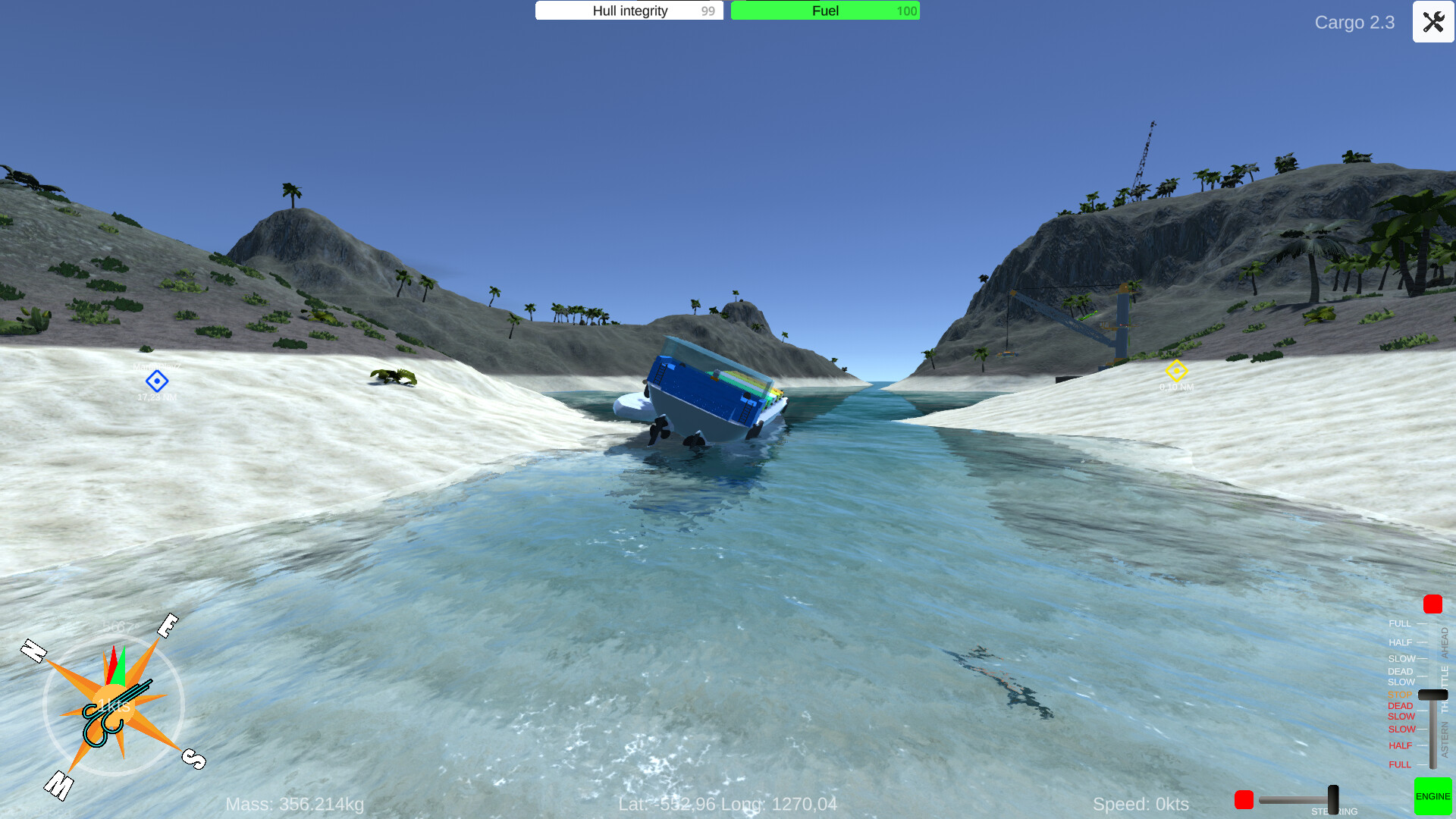The width and height of the screenshot is (1456, 819).
Task: Click the yellow 0.10 NM waypoint marker
Action: click(x=1176, y=372)
